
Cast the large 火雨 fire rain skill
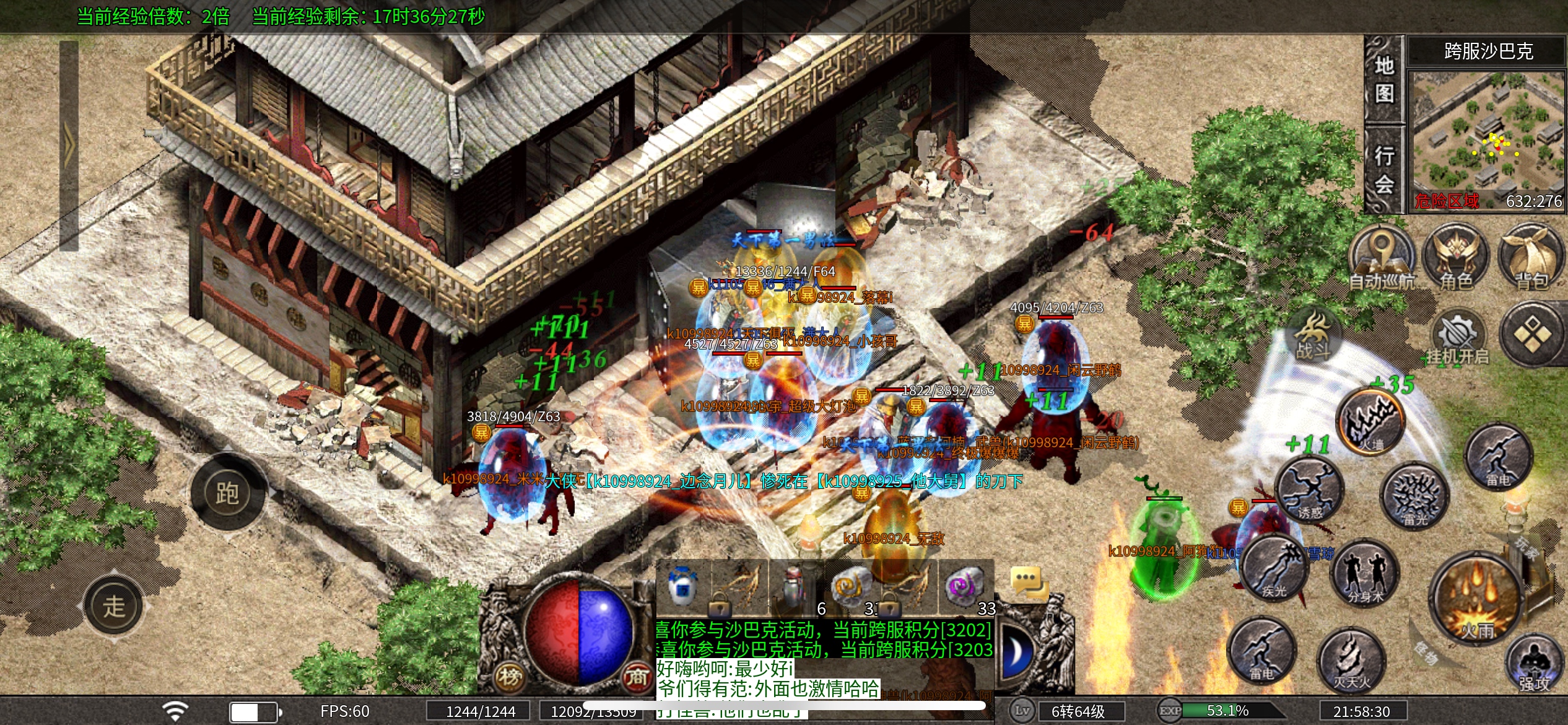coord(1476,600)
